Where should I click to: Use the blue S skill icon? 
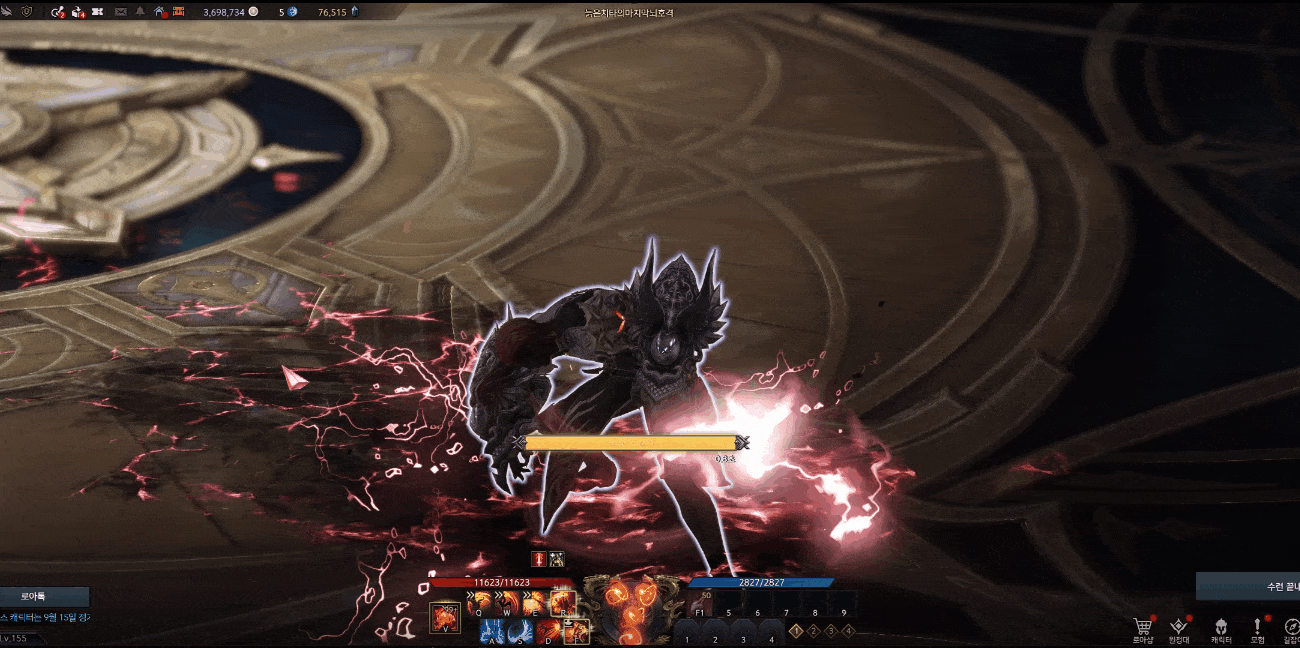pos(521,632)
